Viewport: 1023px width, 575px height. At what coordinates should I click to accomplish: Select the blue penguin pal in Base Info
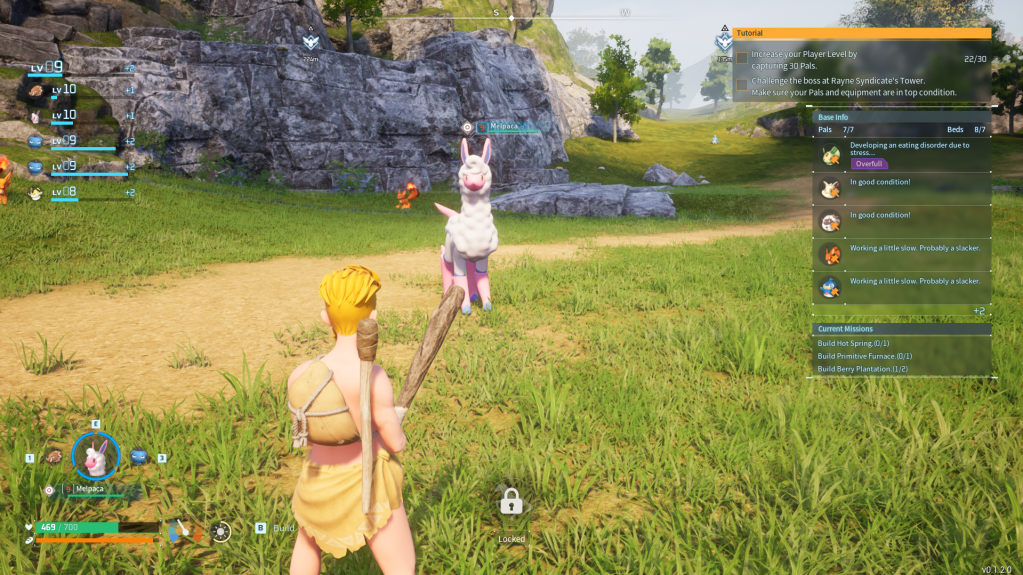[831, 288]
